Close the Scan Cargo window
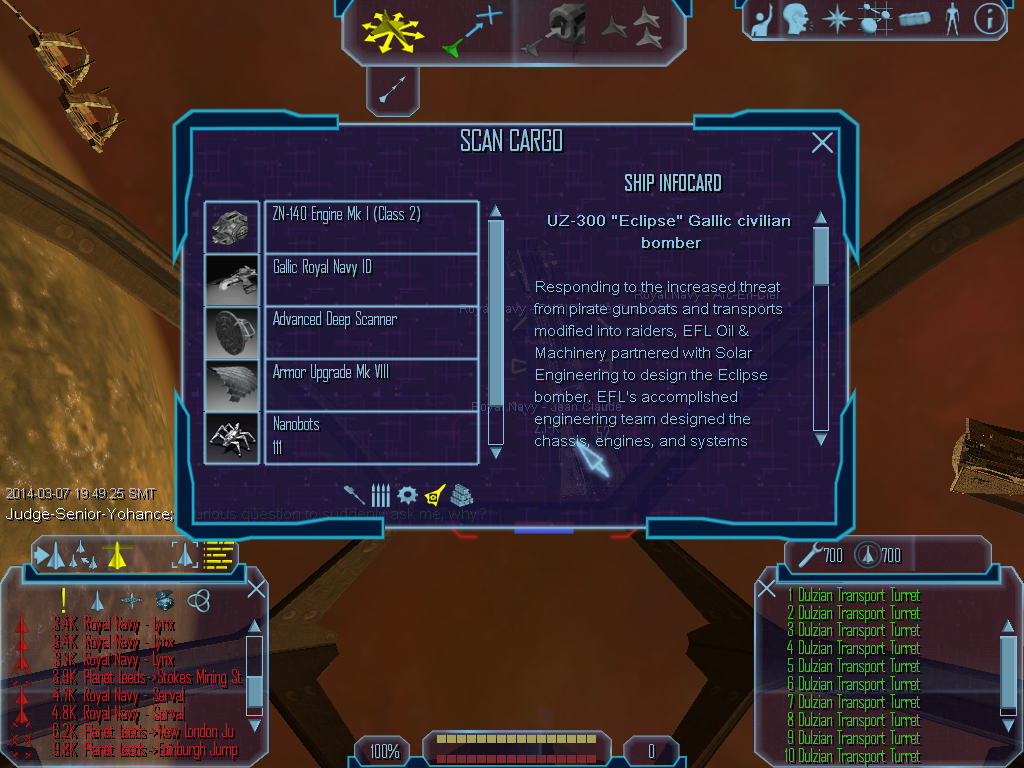The height and width of the screenshot is (768, 1024). click(x=822, y=143)
